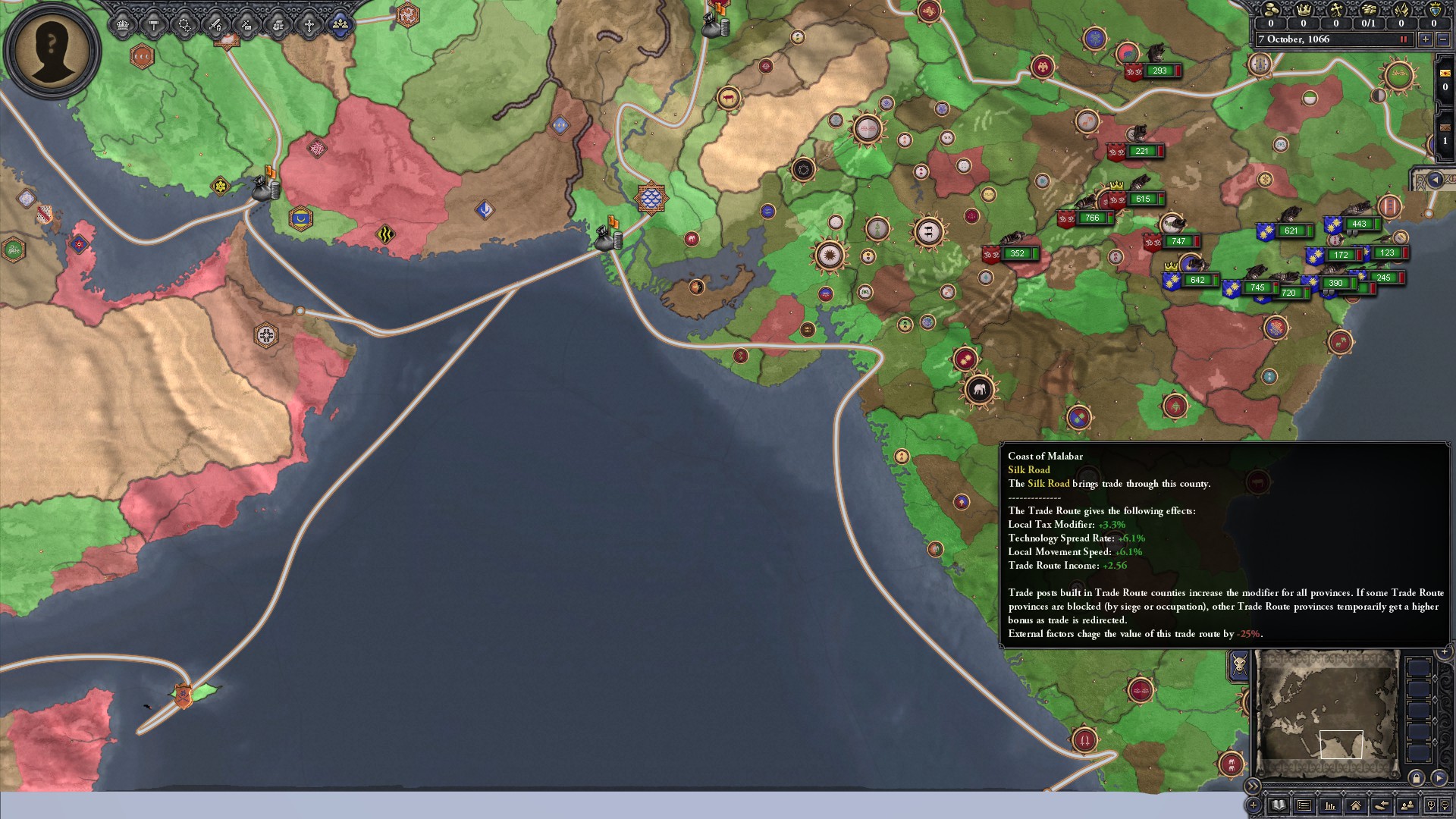Go to your capital using the home icon
Screen dimensions: 1456x819
(1357, 807)
